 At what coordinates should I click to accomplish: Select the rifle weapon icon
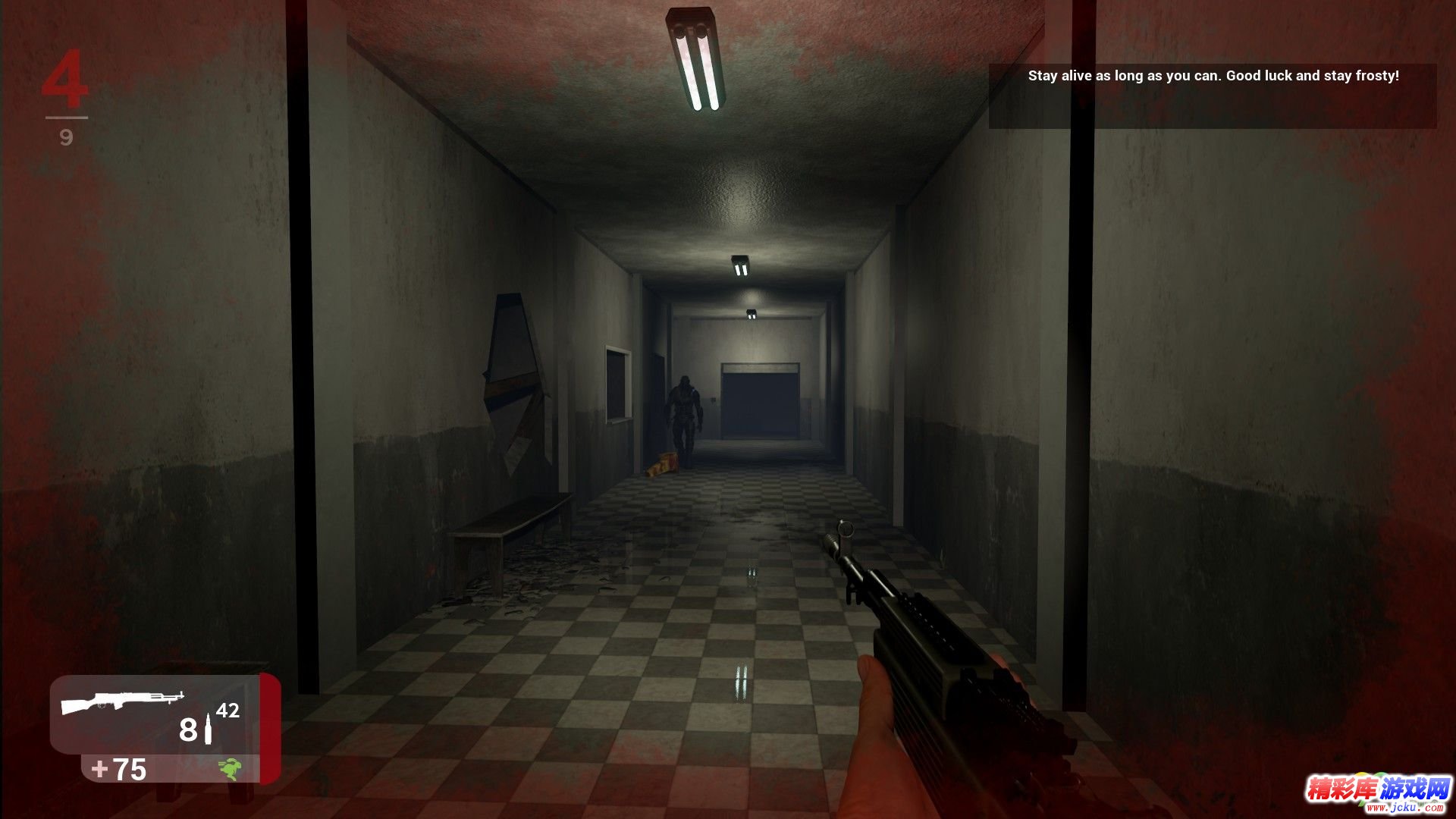pyautogui.click(x=123, y=701)
